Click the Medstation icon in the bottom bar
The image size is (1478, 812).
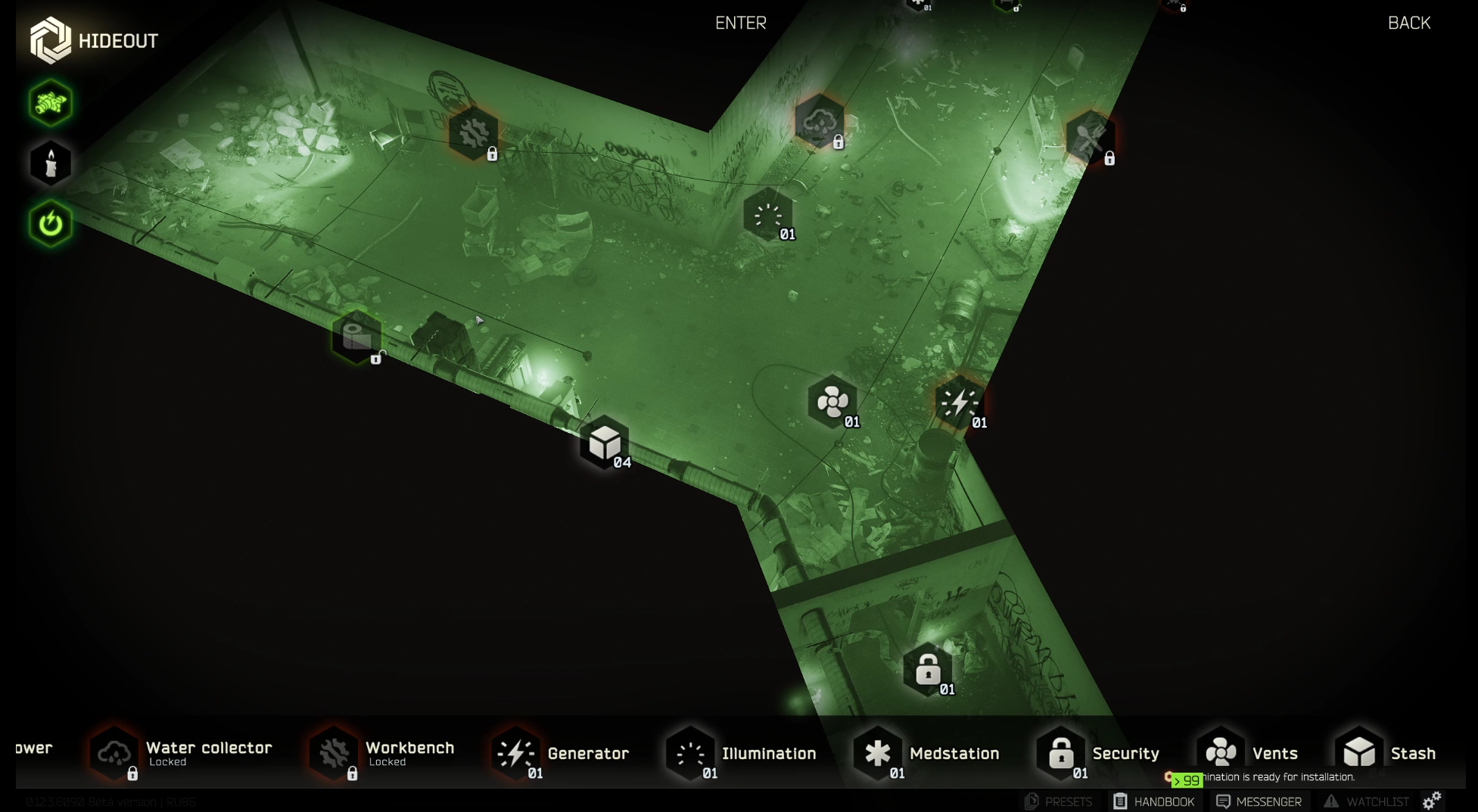pyautogui.click(x=878, y=754)
